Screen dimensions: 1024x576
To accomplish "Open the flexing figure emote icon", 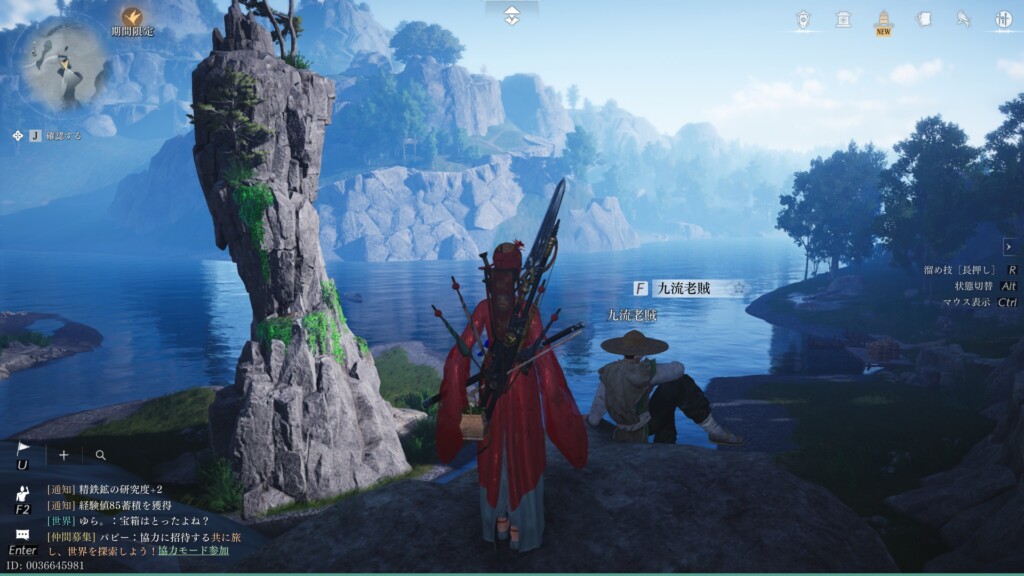I will coord(22,493).
